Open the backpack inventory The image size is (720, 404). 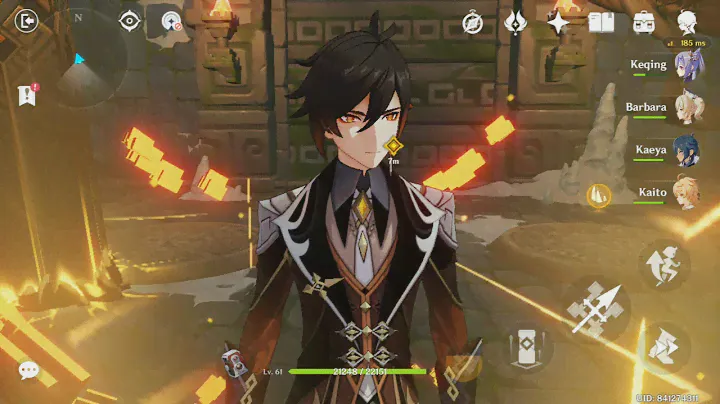coord(643,22)
